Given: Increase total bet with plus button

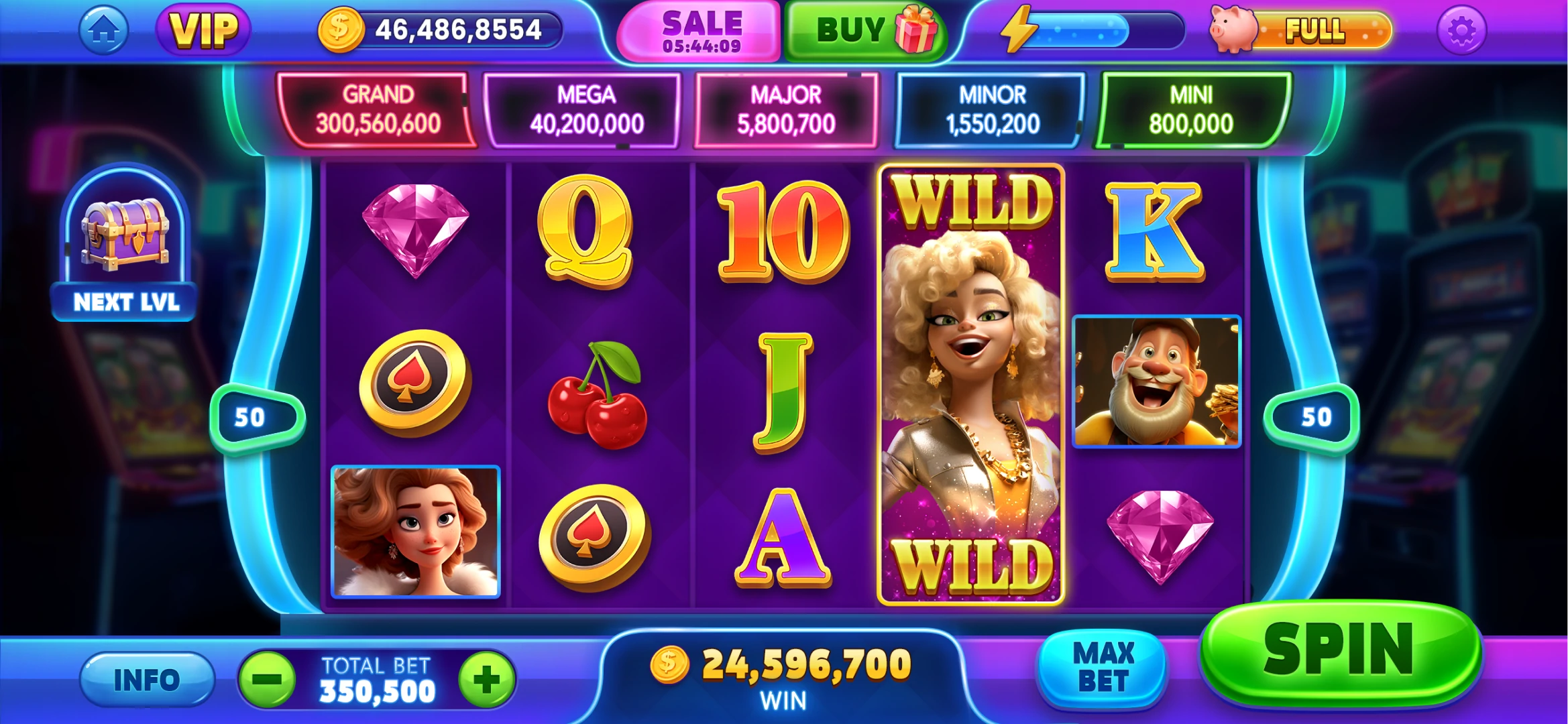Looking at the screenshot, I should 486,679.
